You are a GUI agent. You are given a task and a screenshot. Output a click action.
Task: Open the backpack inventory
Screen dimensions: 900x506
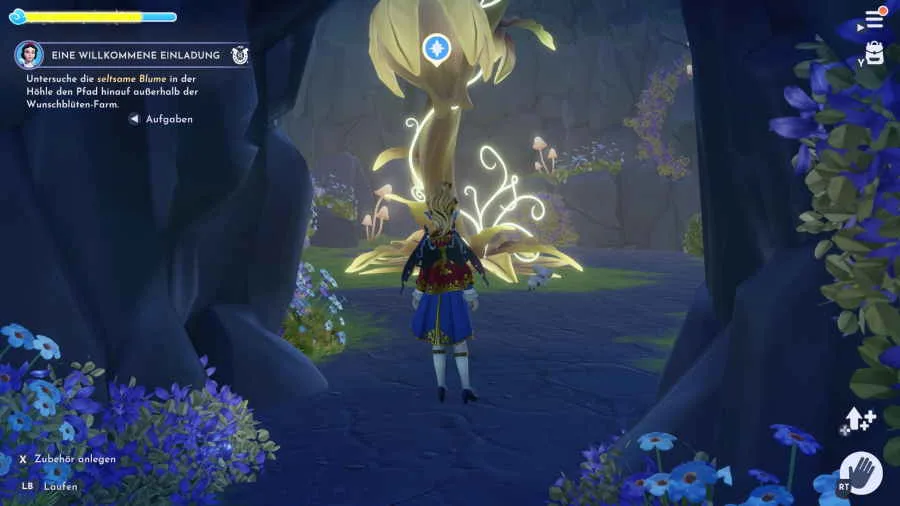(875, 54)
